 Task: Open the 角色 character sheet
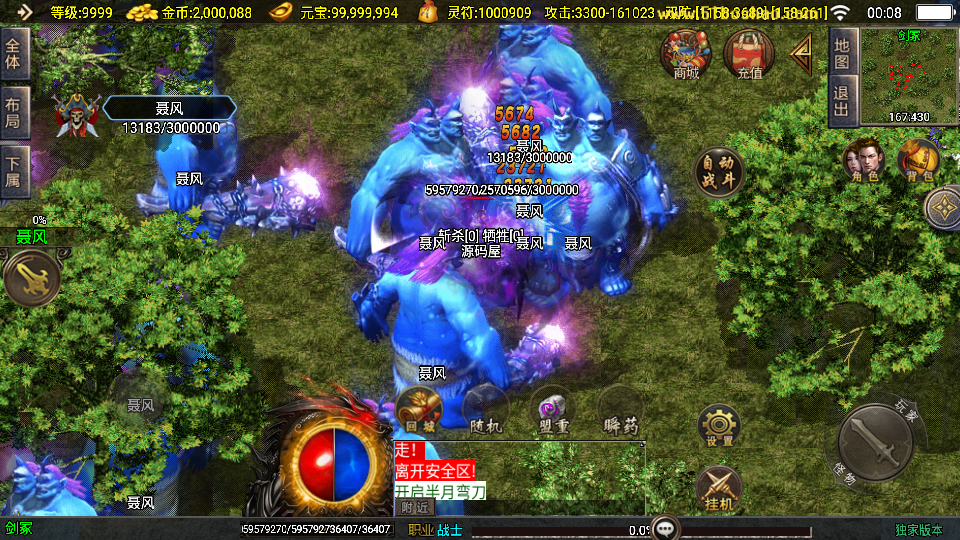coord(863,162)
